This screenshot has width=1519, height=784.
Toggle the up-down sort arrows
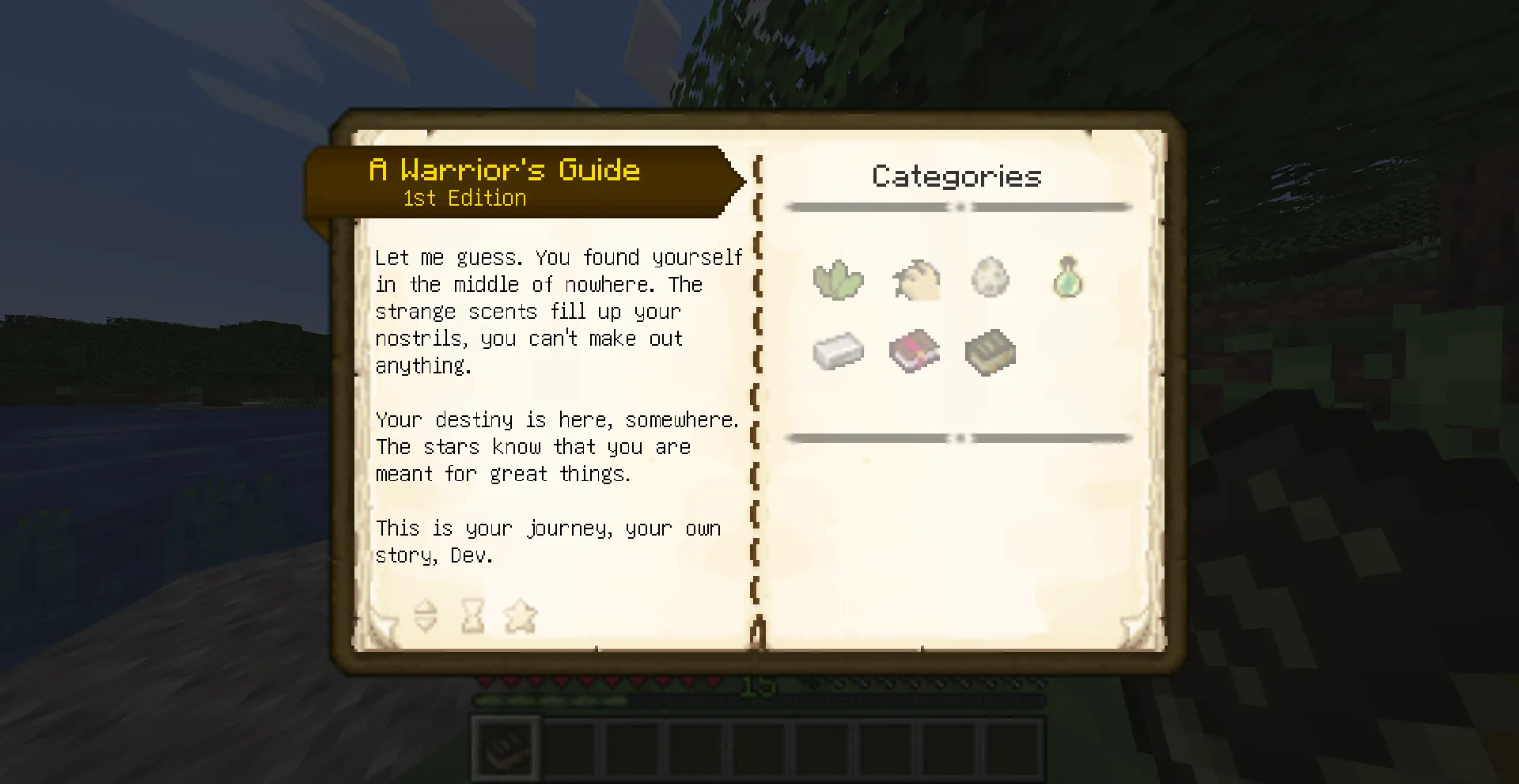coord(426,616)
